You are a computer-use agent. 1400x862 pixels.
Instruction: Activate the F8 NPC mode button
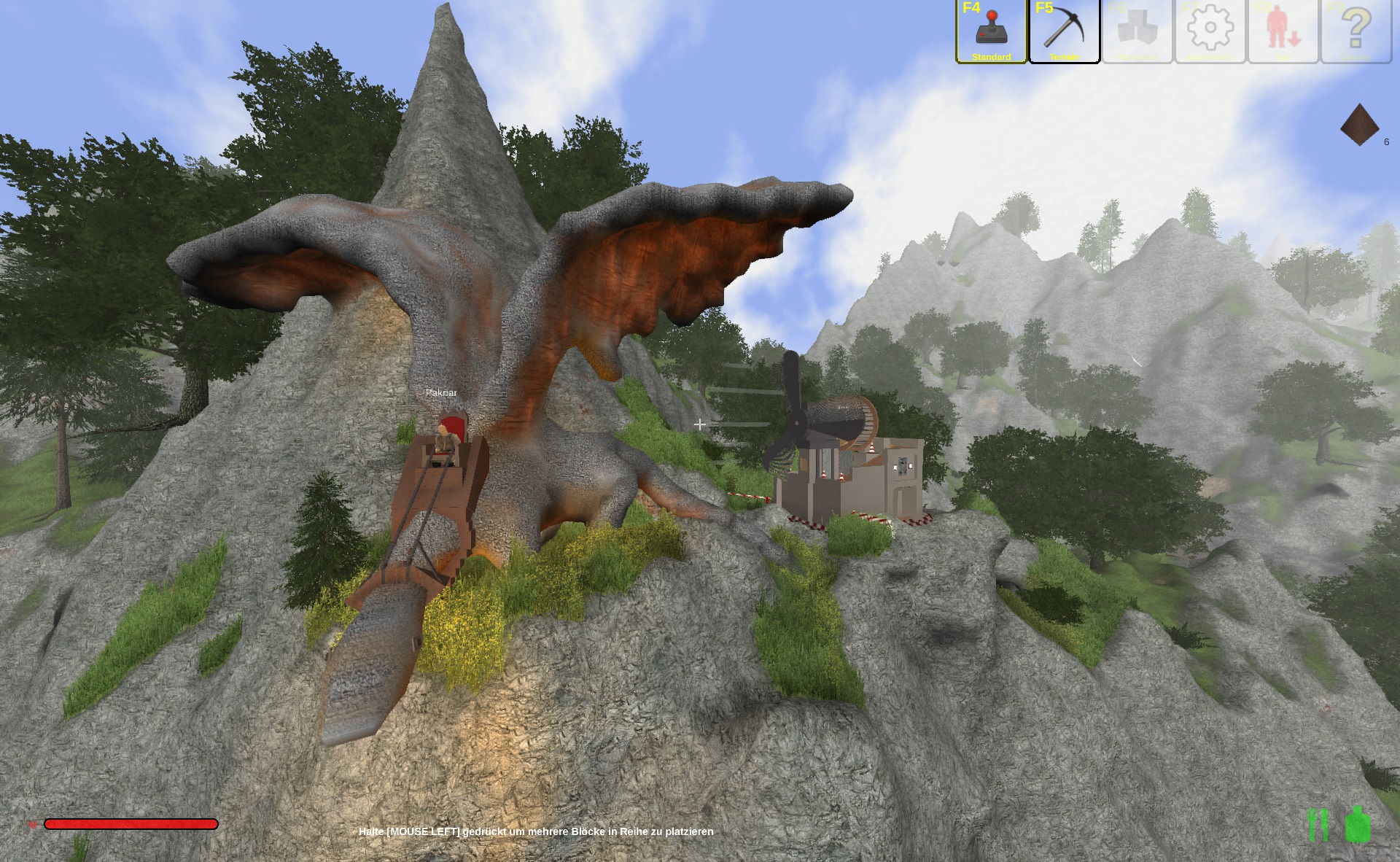click(1283, 31)
